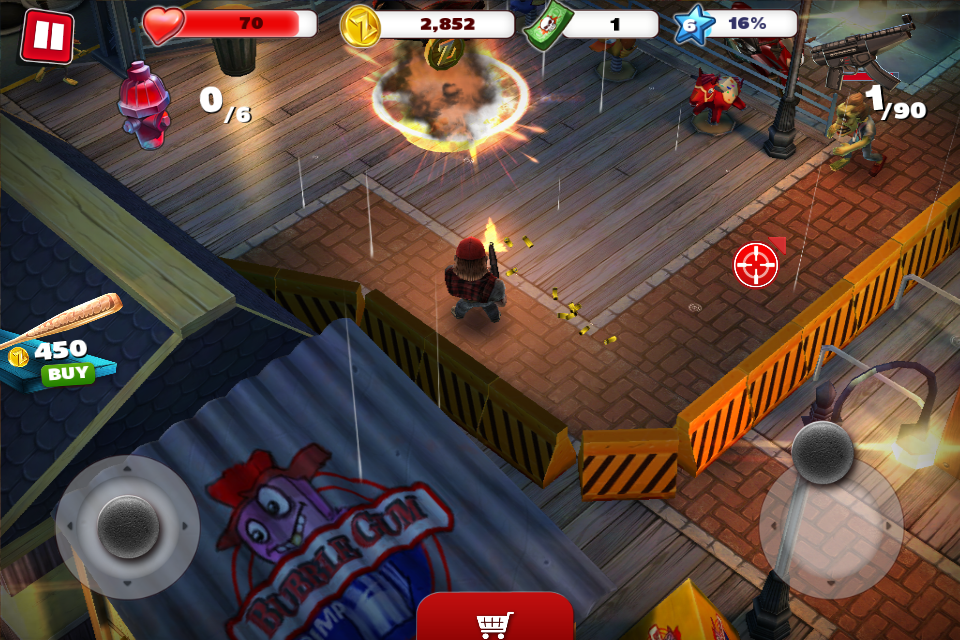Tap the gold coin currency icon
The height and width of the screenshot is (640, 960).
[361, 26]
